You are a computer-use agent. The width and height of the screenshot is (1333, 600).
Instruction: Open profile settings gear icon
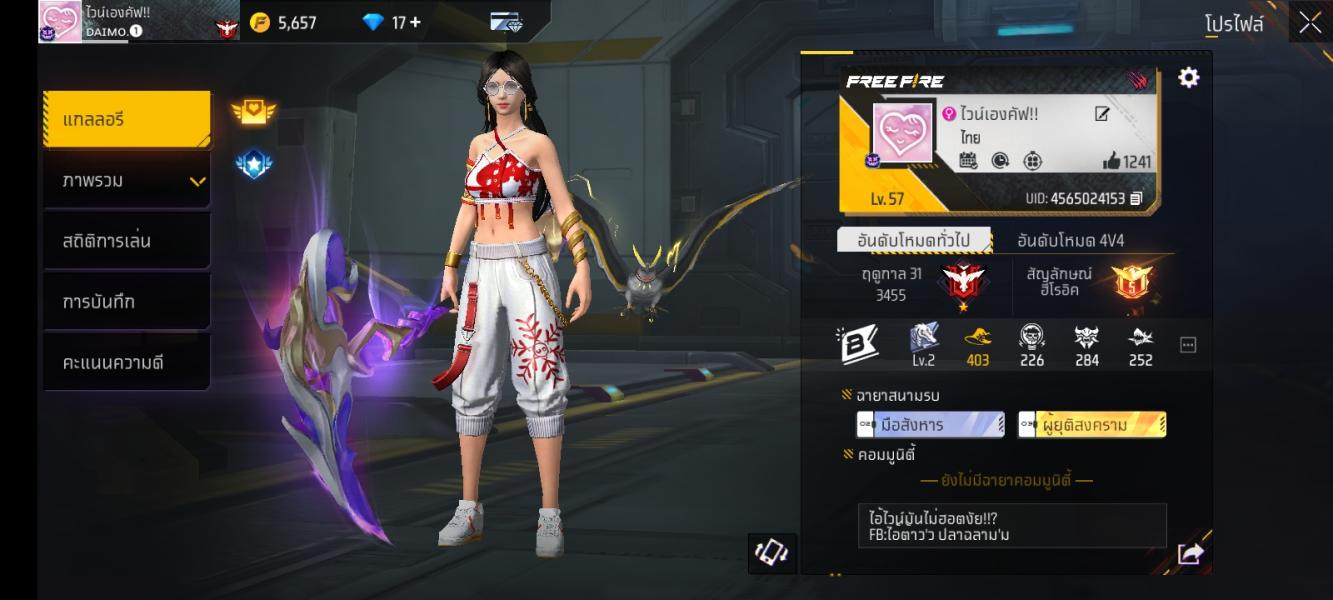point(1188,78)
